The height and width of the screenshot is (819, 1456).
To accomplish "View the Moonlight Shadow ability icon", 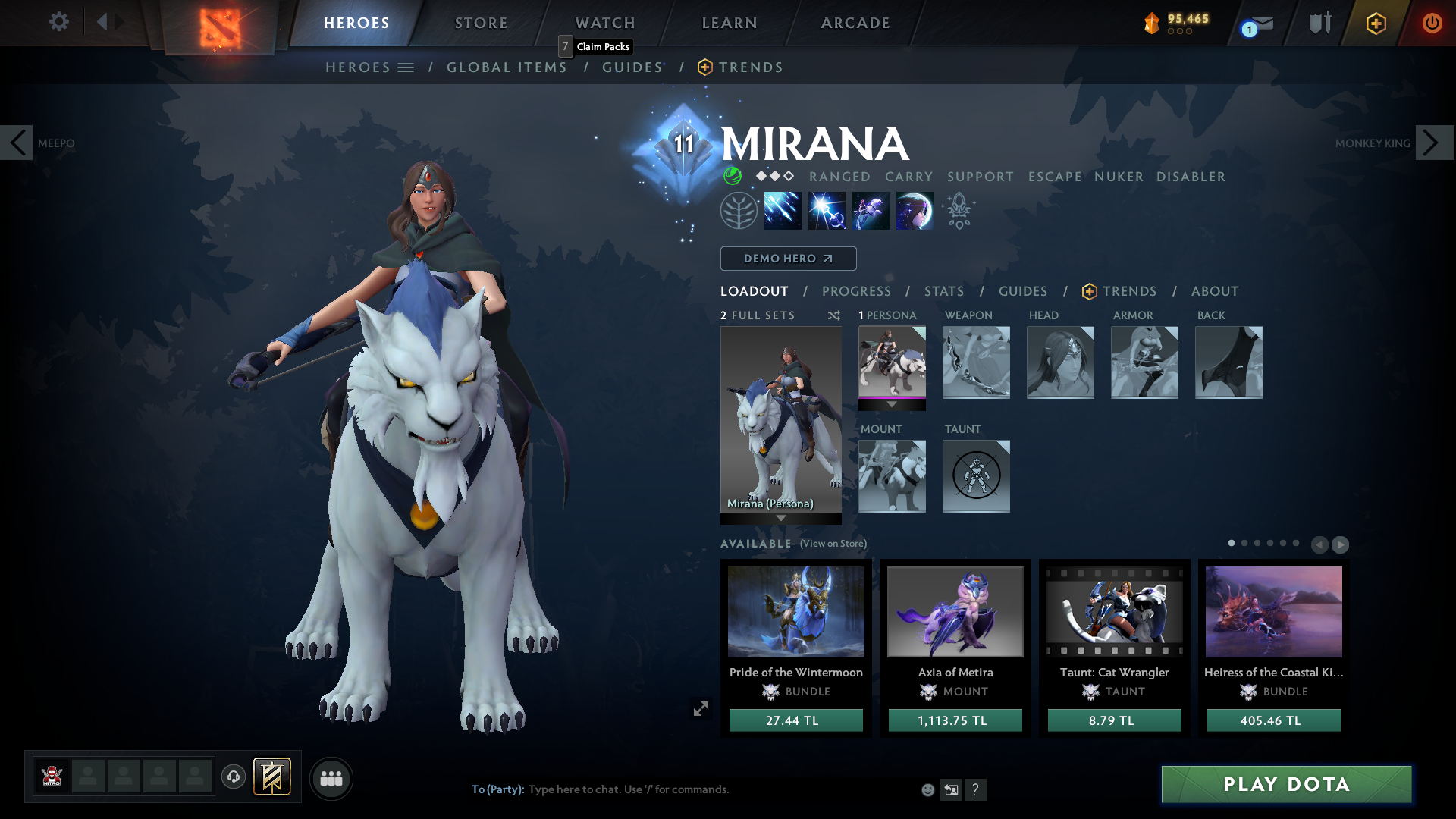I will point(915,211).
